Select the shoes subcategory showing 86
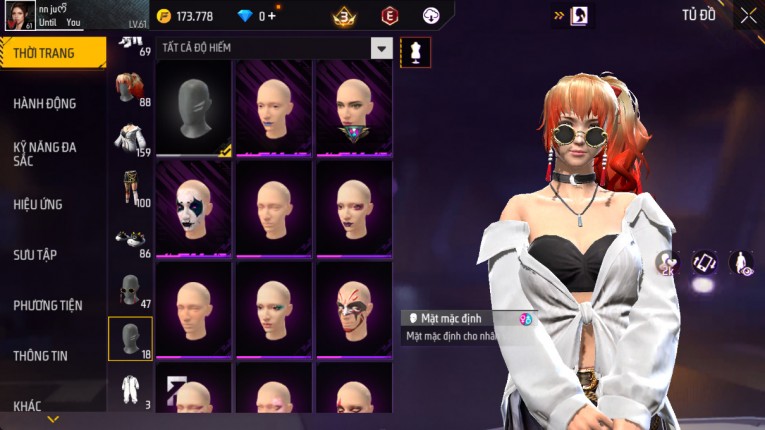 pyautogui.click(x=130, y=240)
